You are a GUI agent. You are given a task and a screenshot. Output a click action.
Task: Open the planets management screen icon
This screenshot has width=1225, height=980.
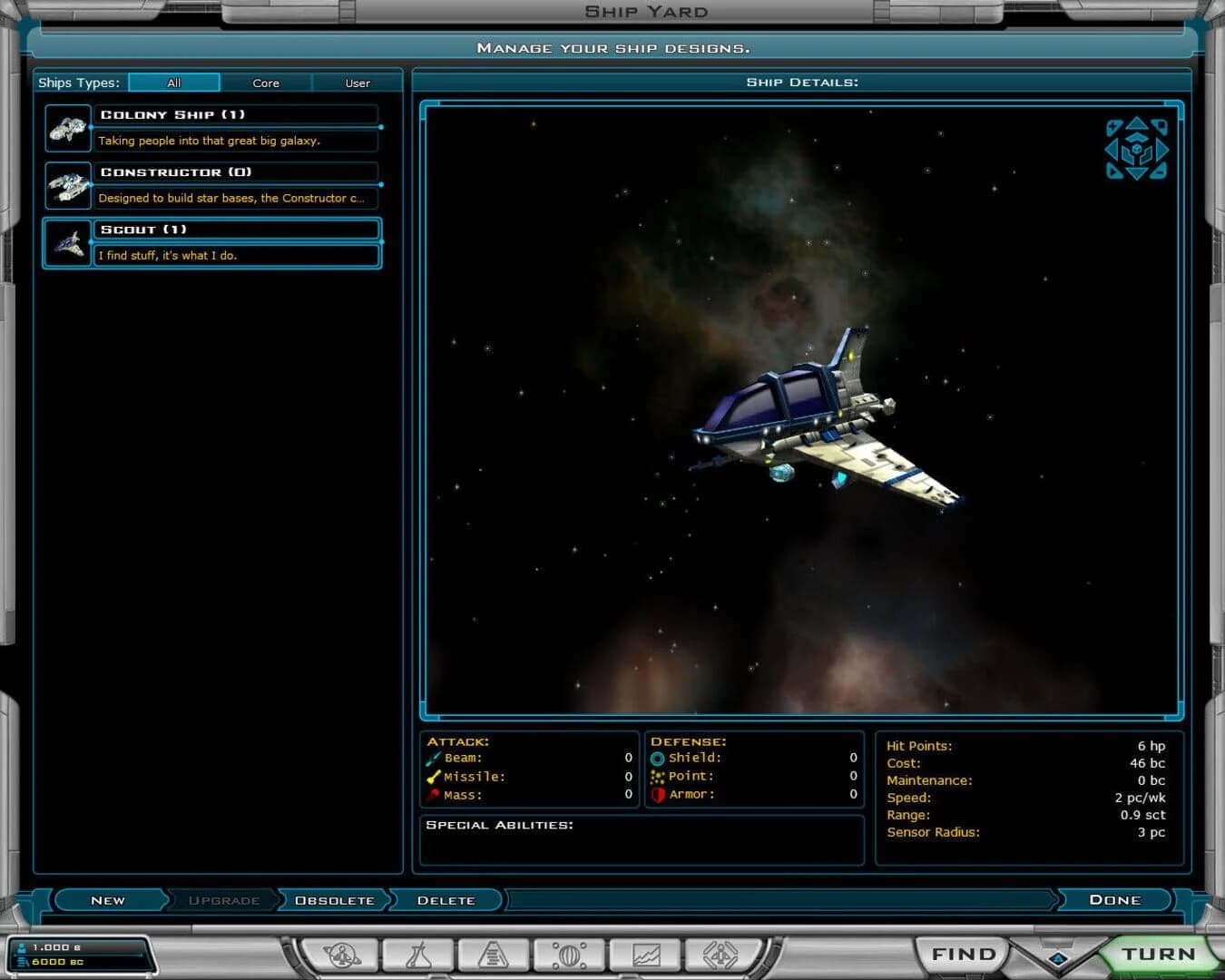coord(342,954)
